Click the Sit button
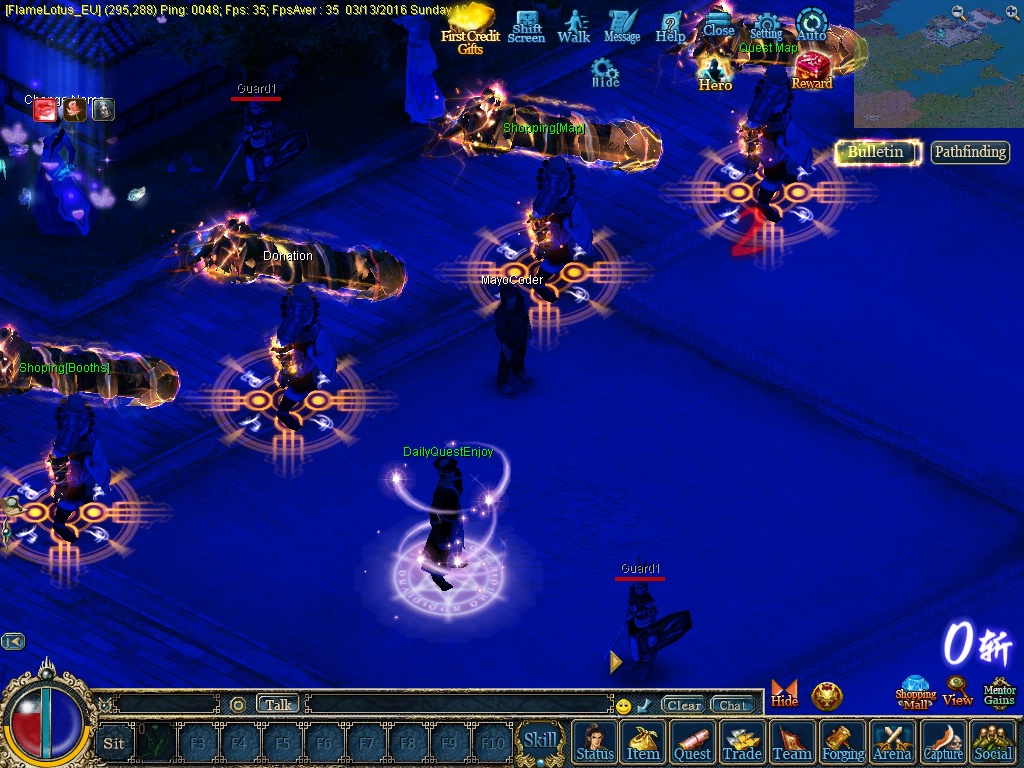 click(x=114, y=742)
